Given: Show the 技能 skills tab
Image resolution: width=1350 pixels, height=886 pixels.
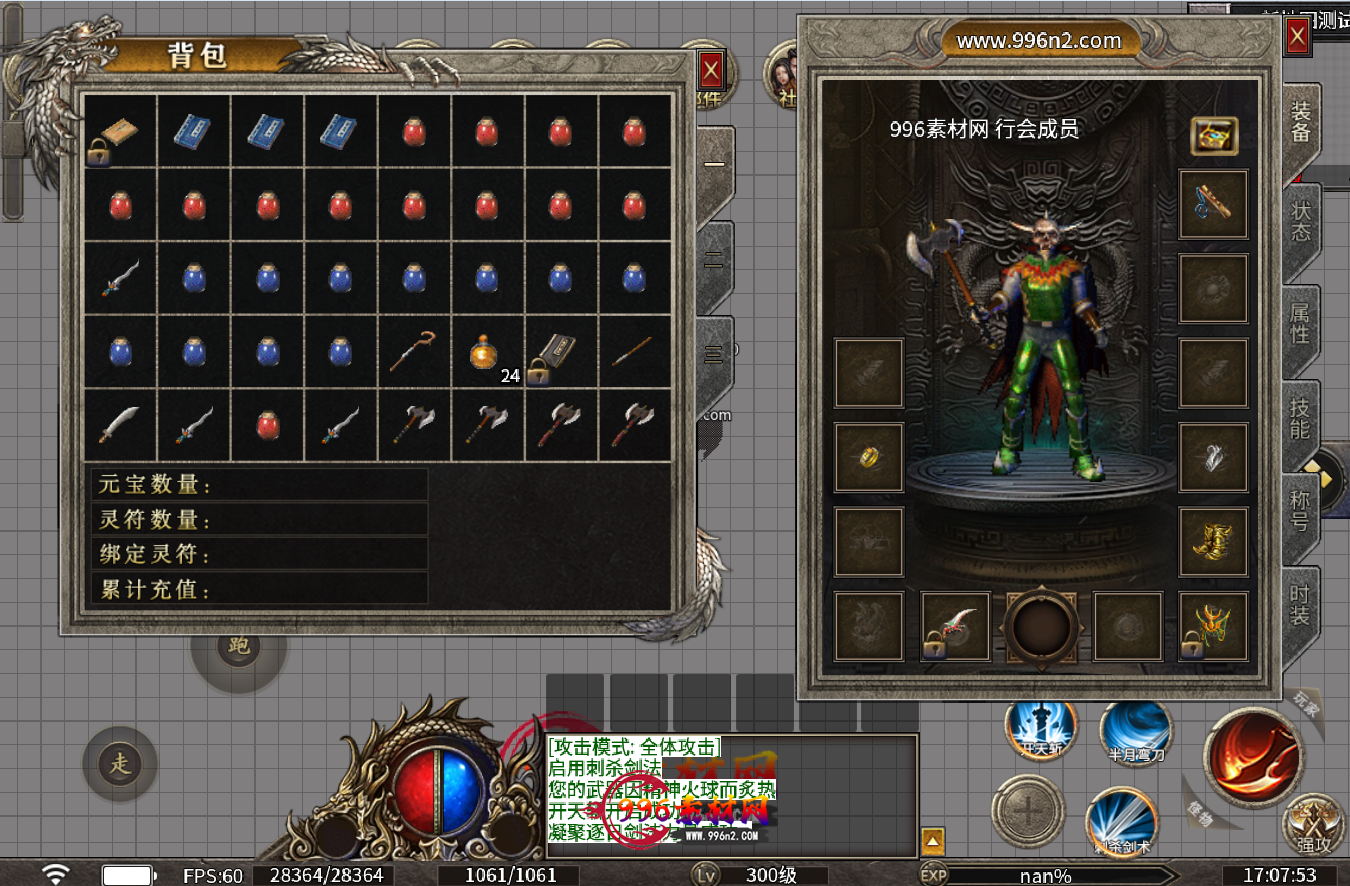Looking at the screenshot, I should (x=1300, y=418).
